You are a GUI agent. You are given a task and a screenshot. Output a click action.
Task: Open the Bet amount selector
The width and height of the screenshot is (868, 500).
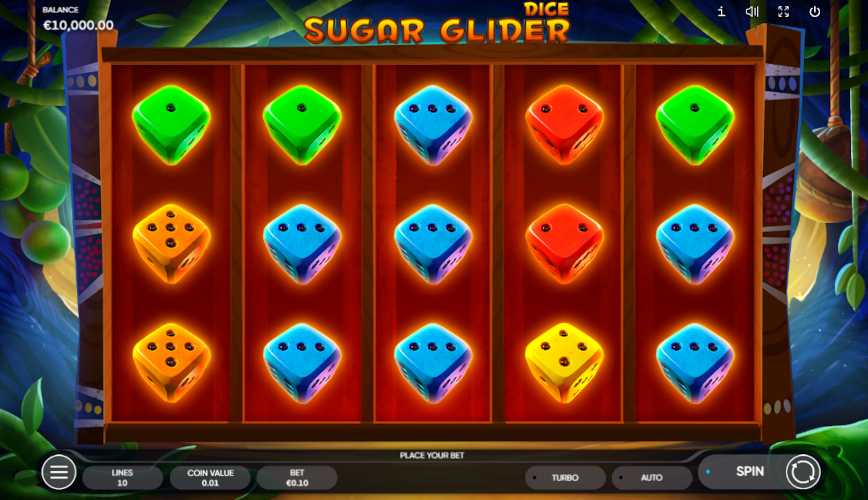point(297,478)
